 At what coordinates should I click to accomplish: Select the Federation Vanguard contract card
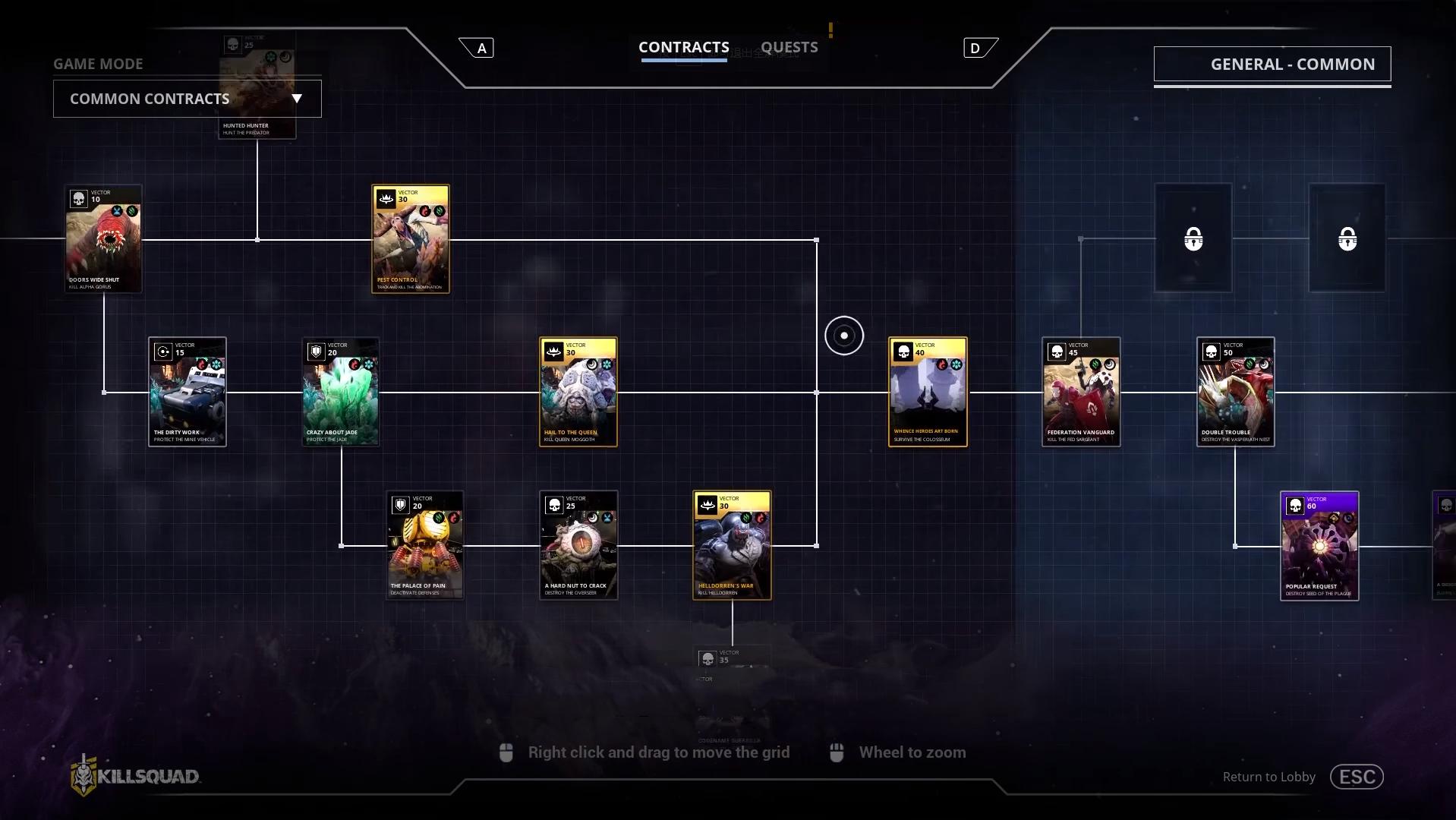point(1080,392)
